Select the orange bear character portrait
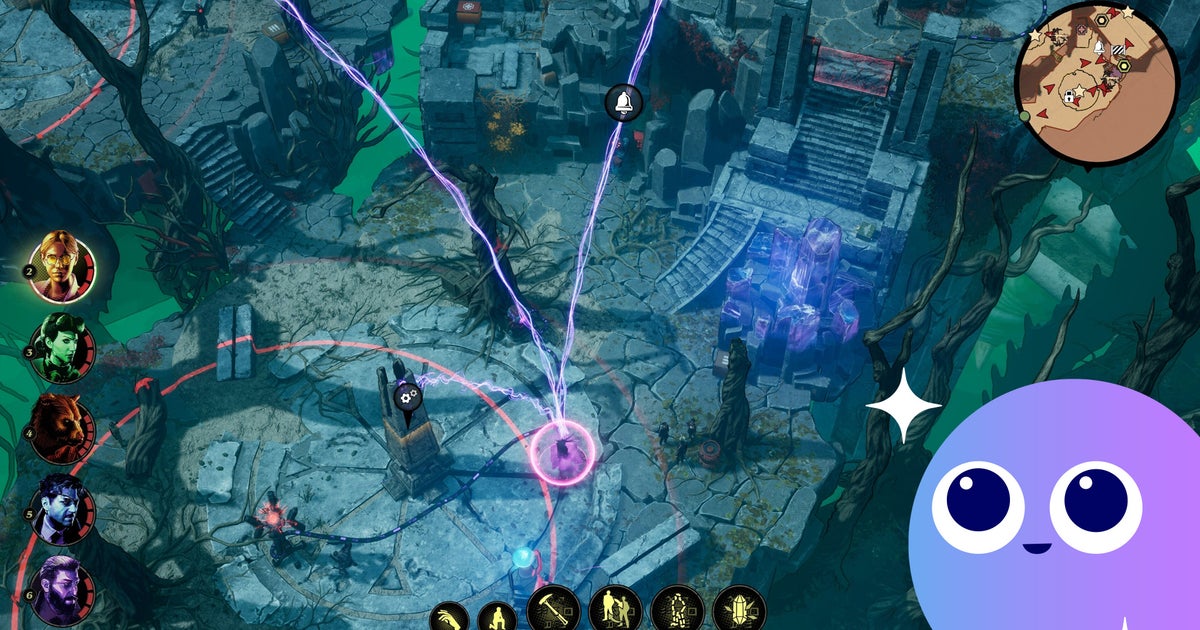 pos(57,427)
